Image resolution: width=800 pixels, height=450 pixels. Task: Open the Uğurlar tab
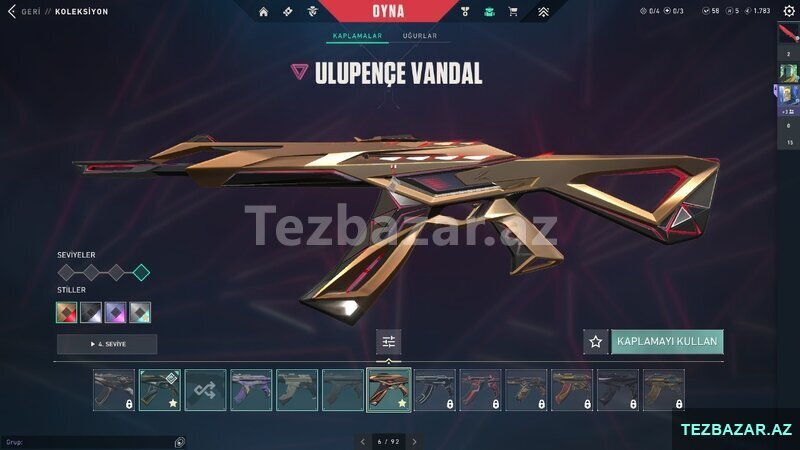(419, 36)
